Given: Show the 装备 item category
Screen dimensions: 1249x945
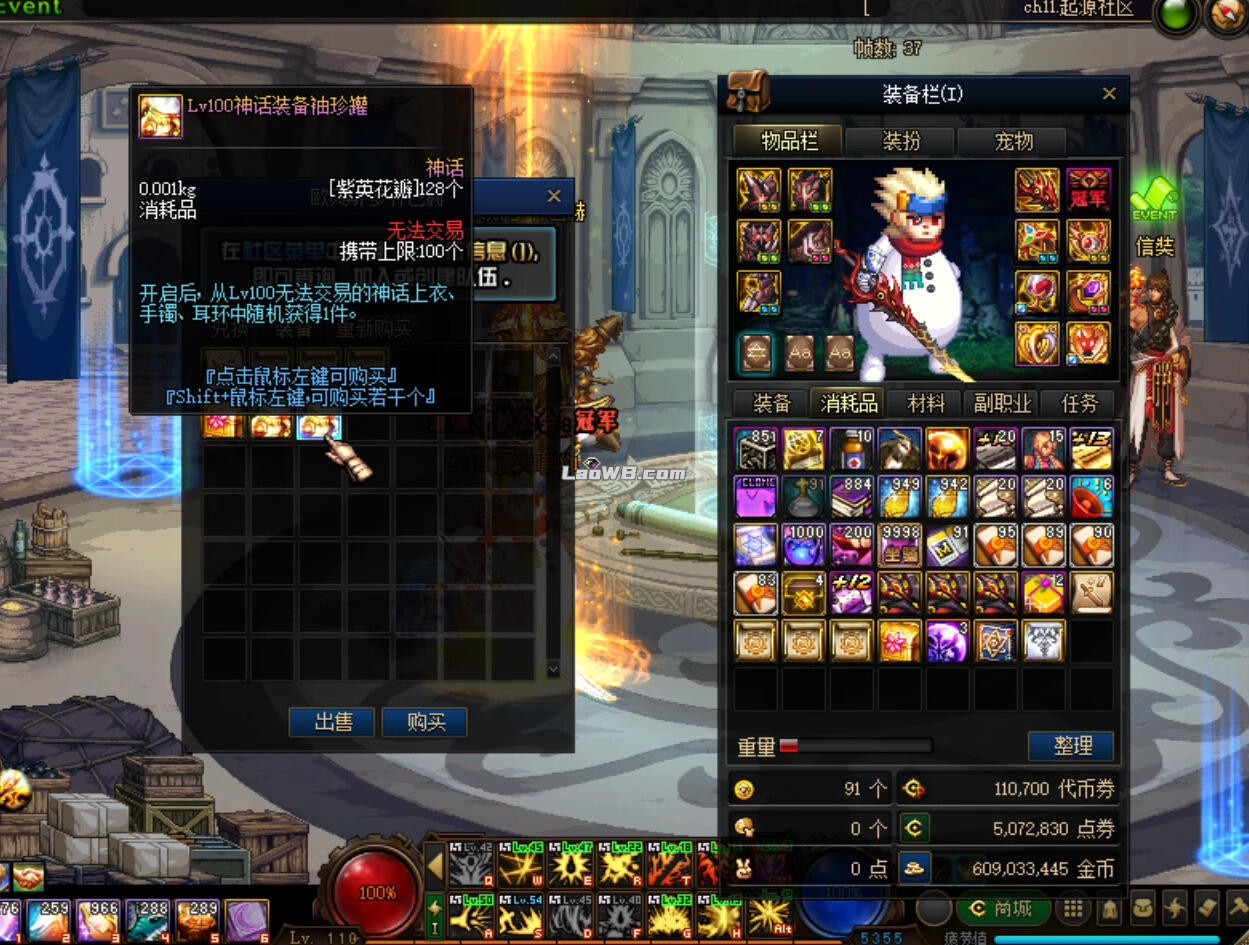Looking at the screenshot, I should click(x=771, y=403).
